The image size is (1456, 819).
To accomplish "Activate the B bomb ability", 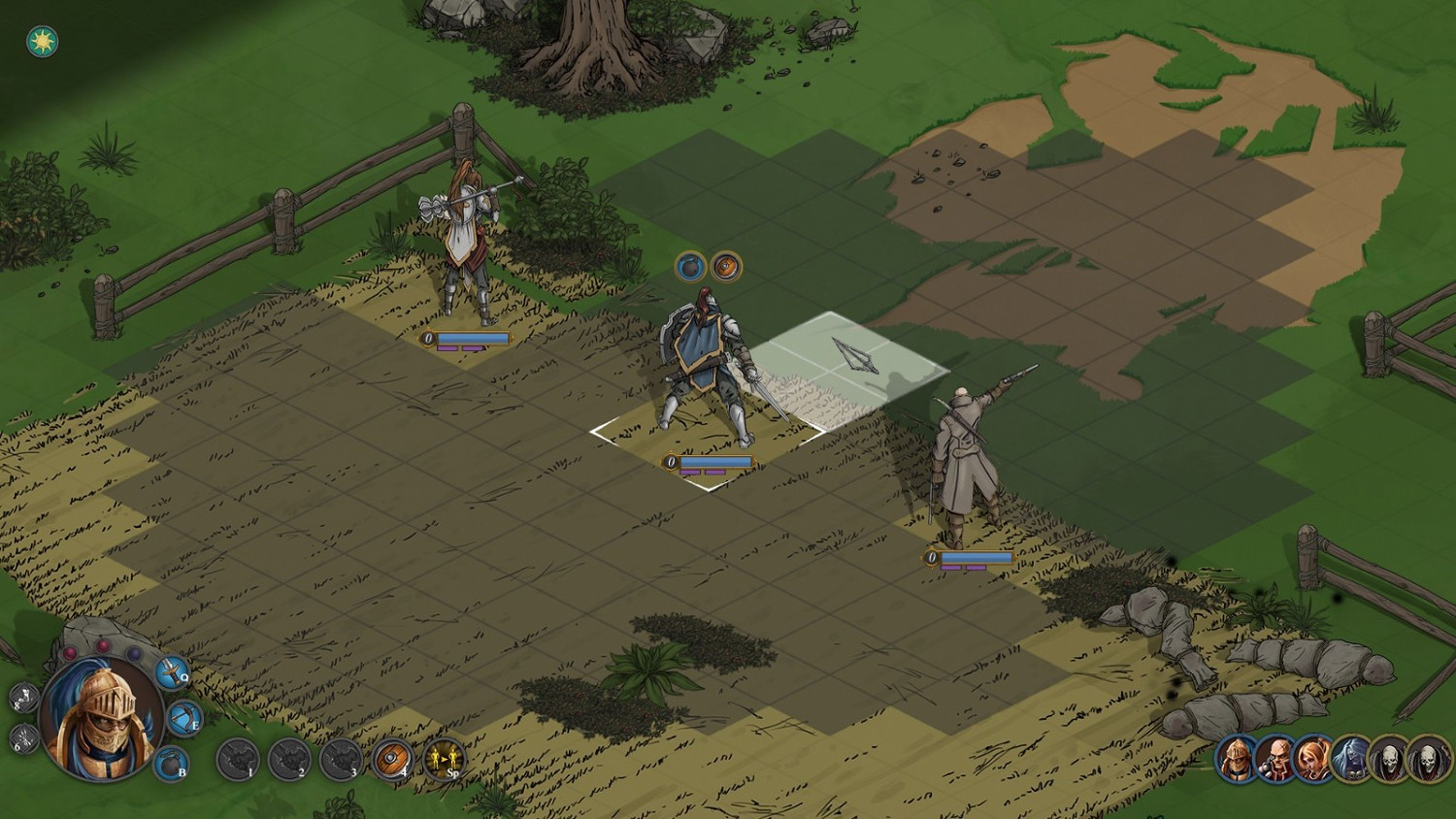I will coord(170,764).
